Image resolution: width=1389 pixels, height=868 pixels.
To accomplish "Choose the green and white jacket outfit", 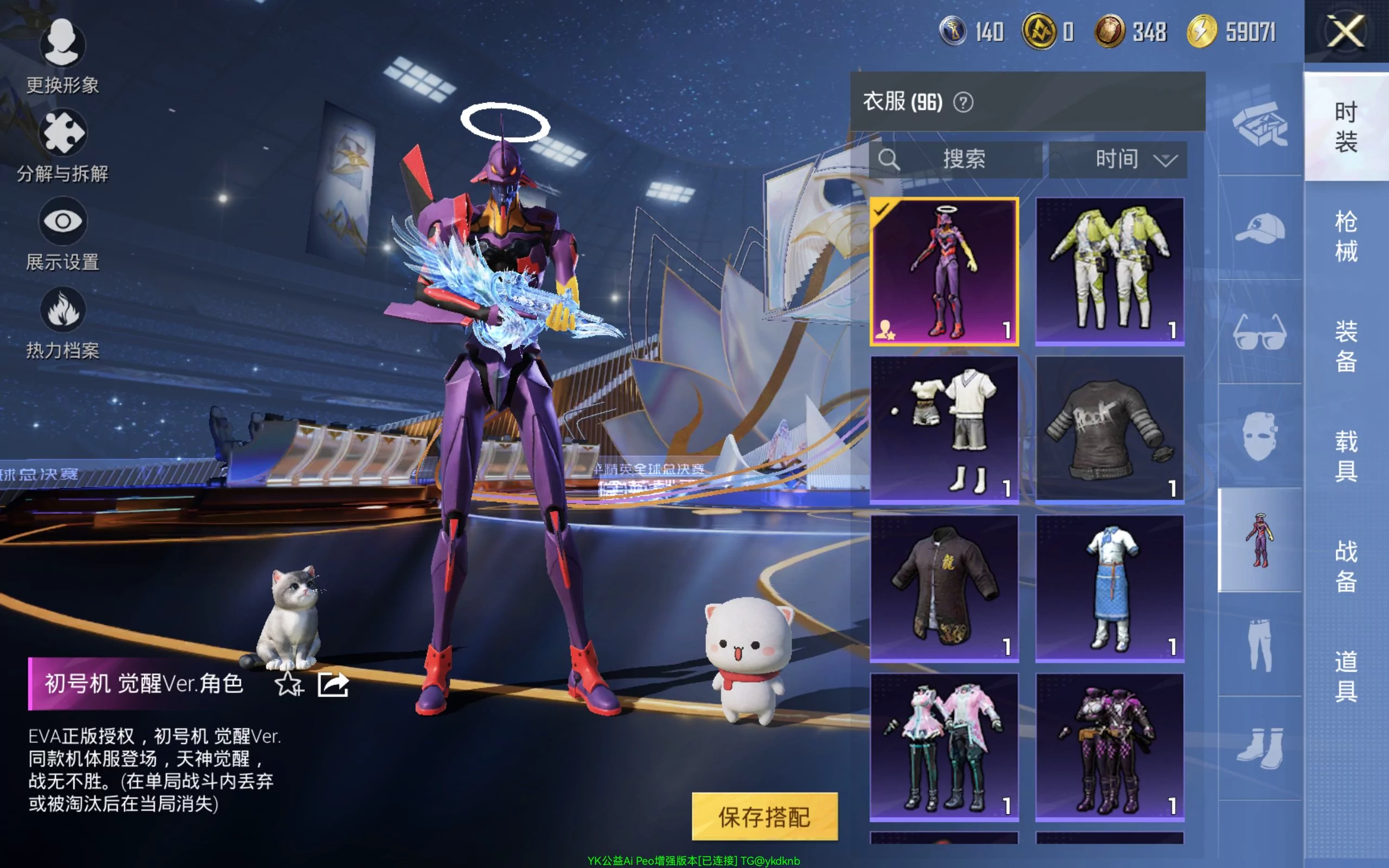I will click(x=1110, y=272).
